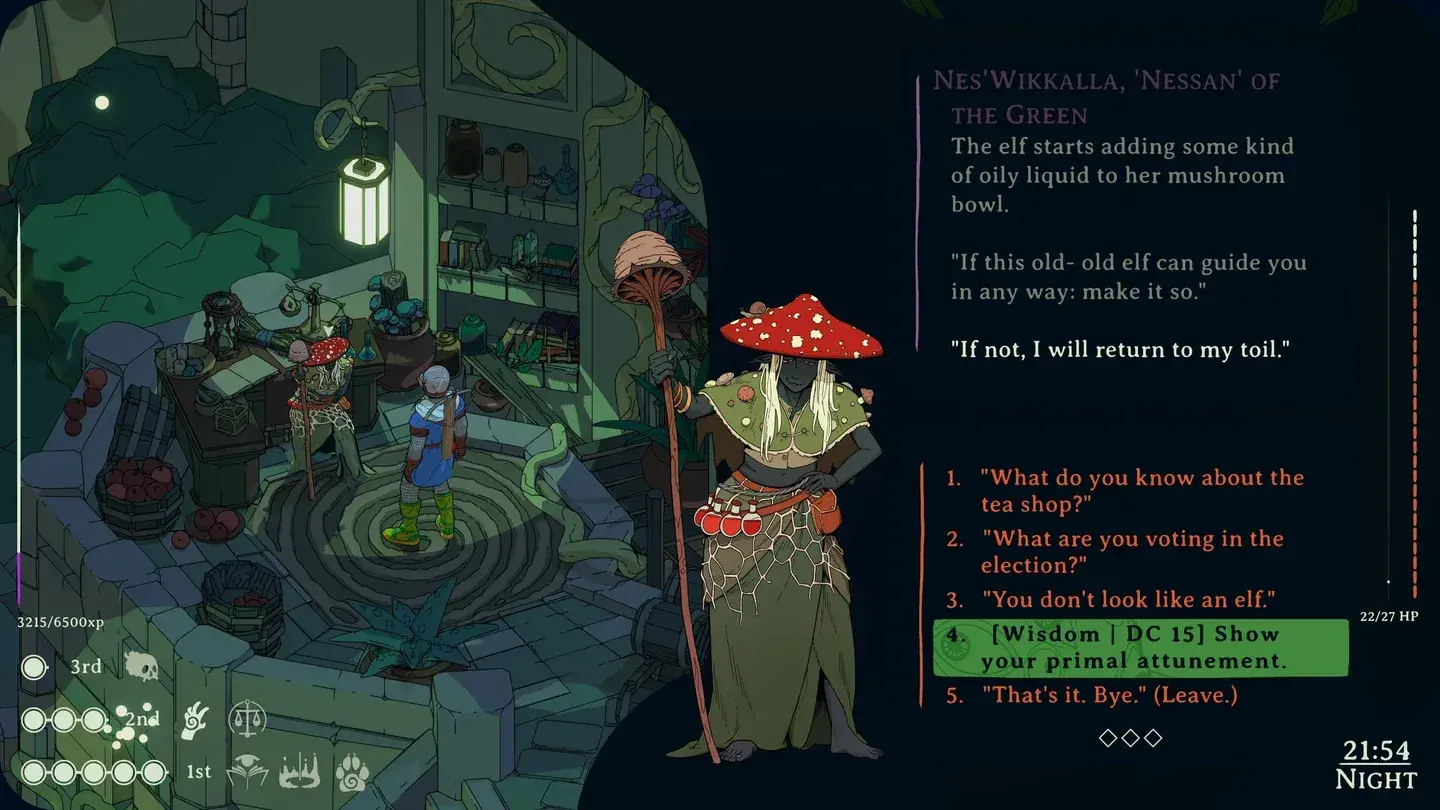Viewport: 1440px width, 810px height.
Task: Select the flaming skull spell icon
Action: [x=142, y=666]
